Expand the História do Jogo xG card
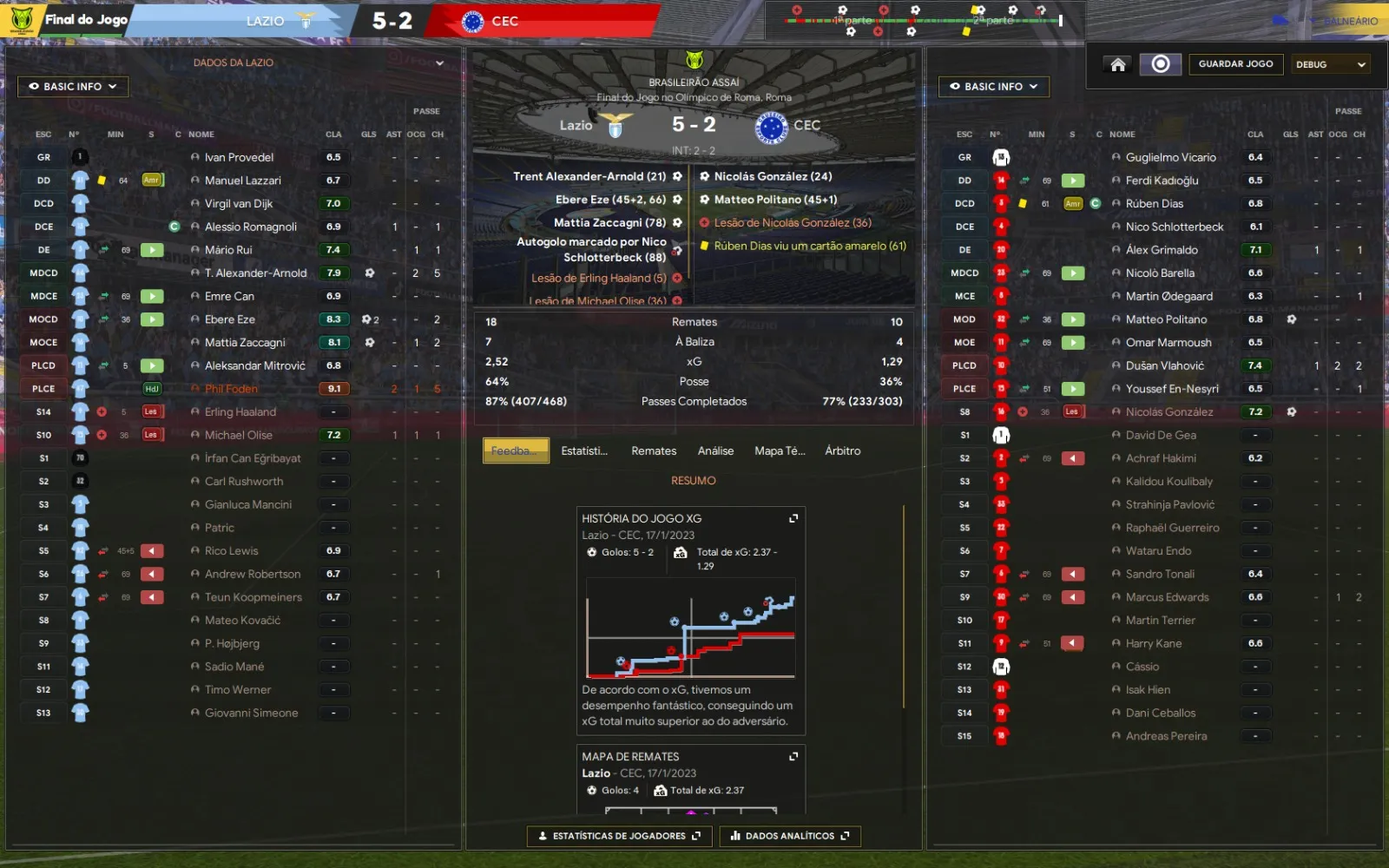This screenshot has width=1389, height=868. (793, 518)
